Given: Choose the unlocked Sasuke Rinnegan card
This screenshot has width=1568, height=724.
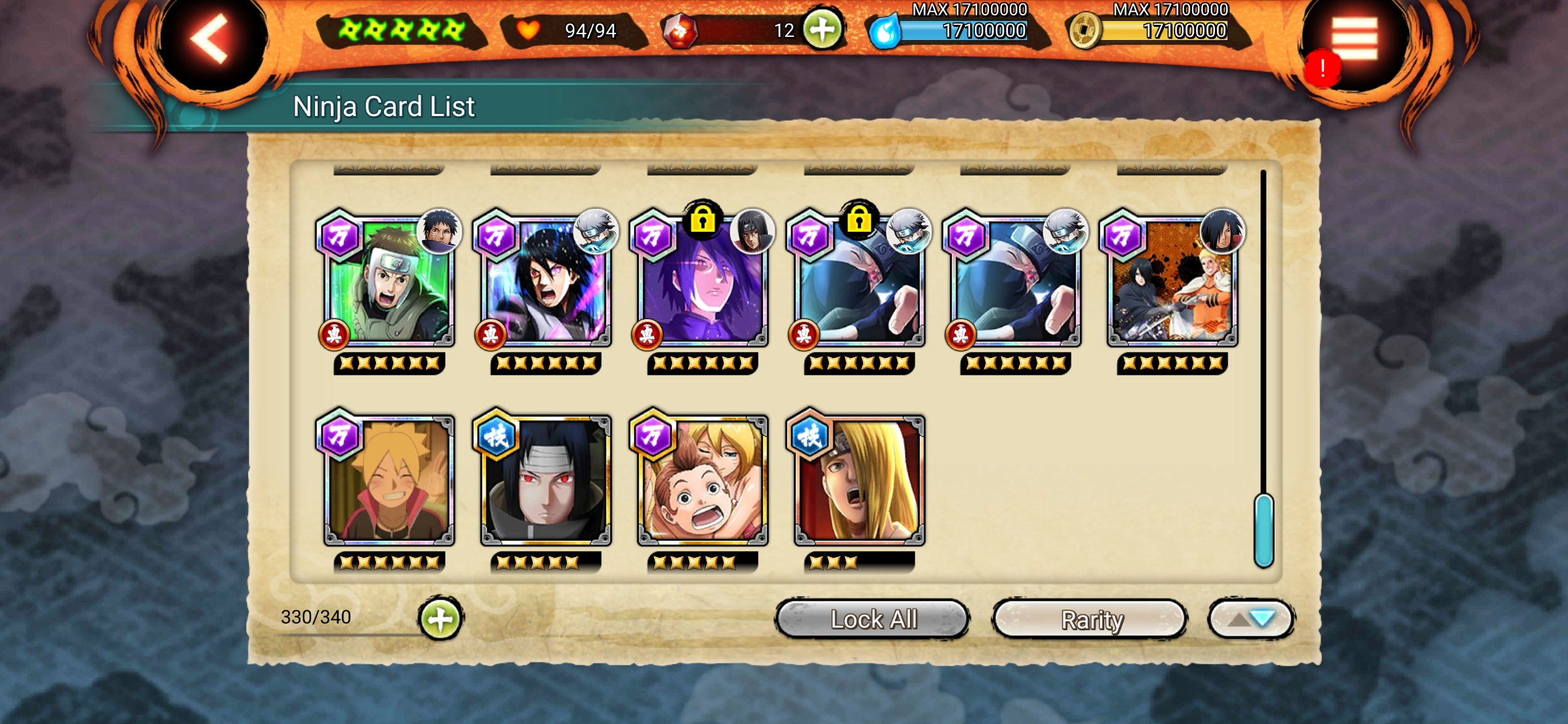Looking at the screenshot, I should 545,282.
